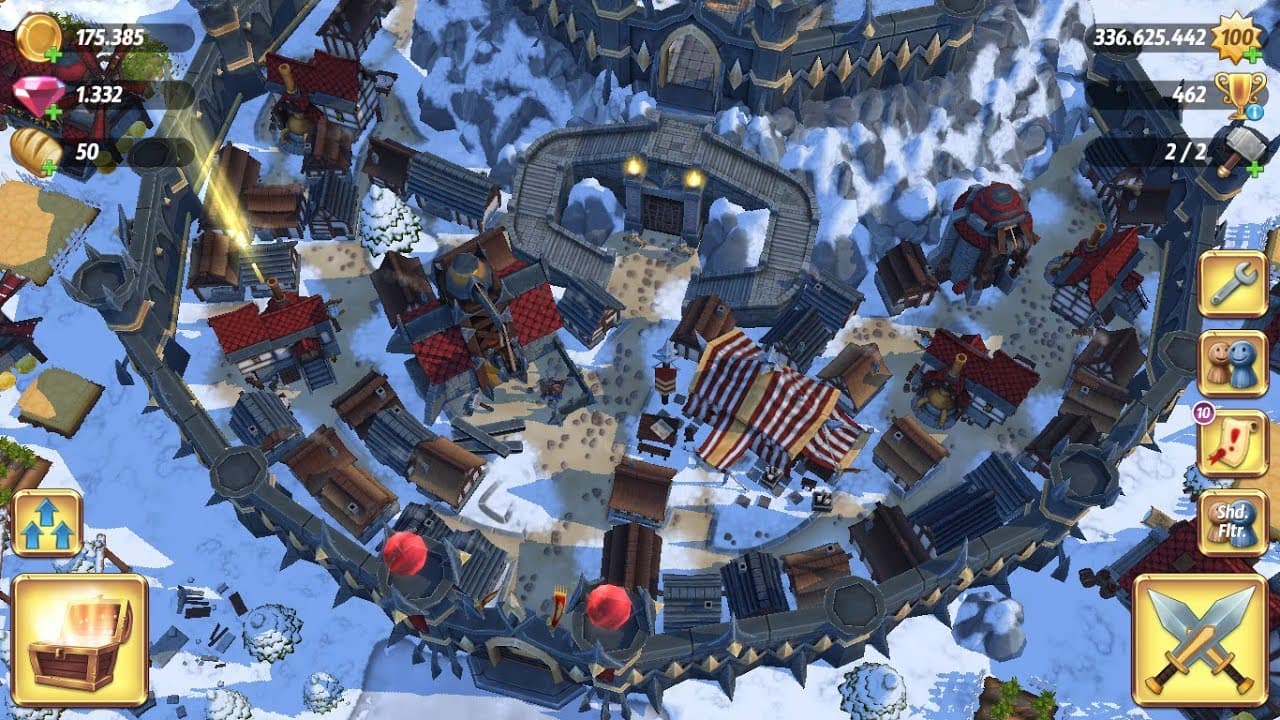
Task: Open the friends figures button
Action: 1232,364
